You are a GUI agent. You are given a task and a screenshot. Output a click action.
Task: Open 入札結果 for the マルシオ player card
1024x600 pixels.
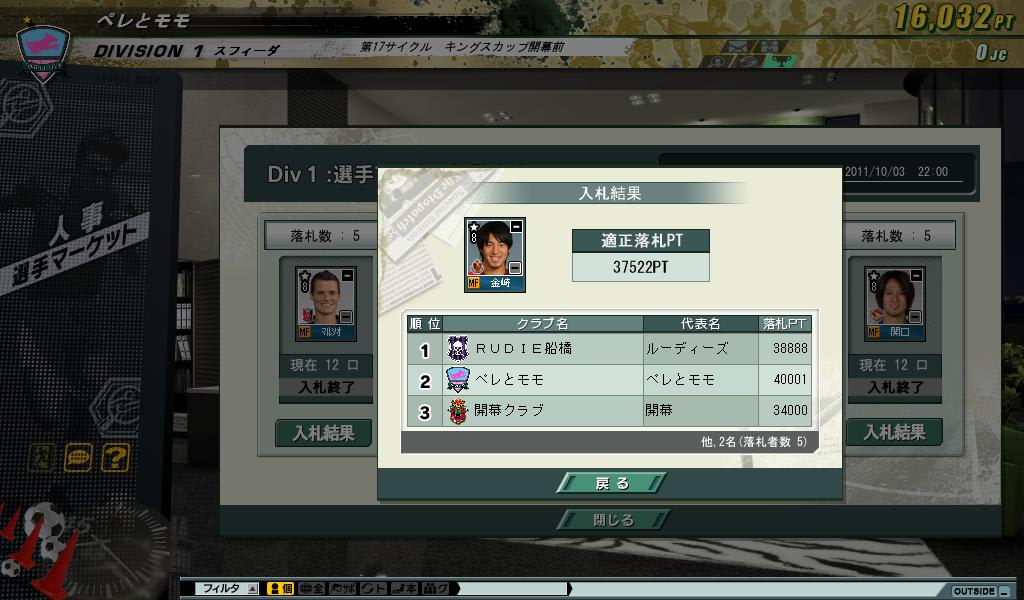tap(323, 433)
